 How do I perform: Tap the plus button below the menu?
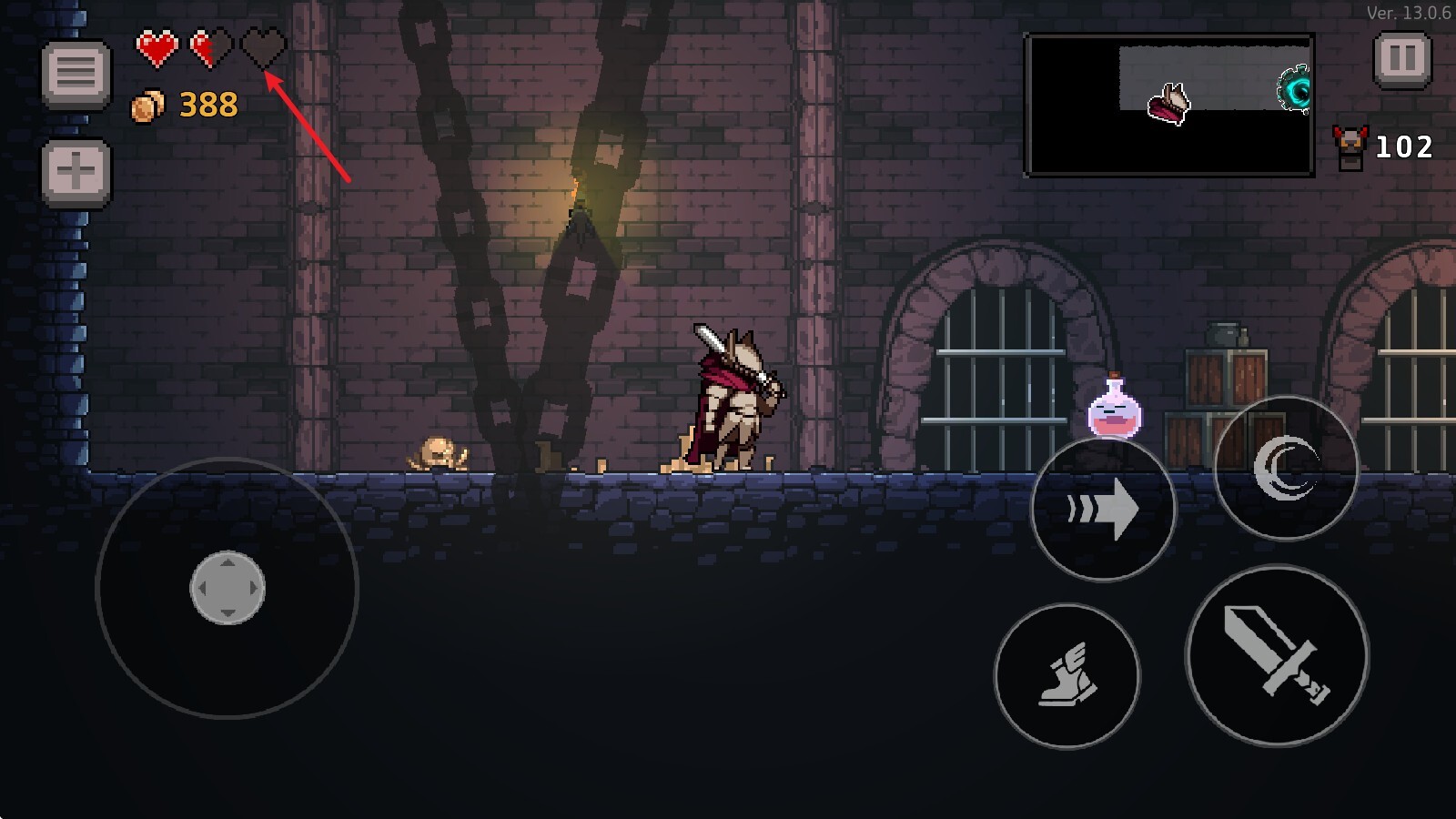click(76, 172)
